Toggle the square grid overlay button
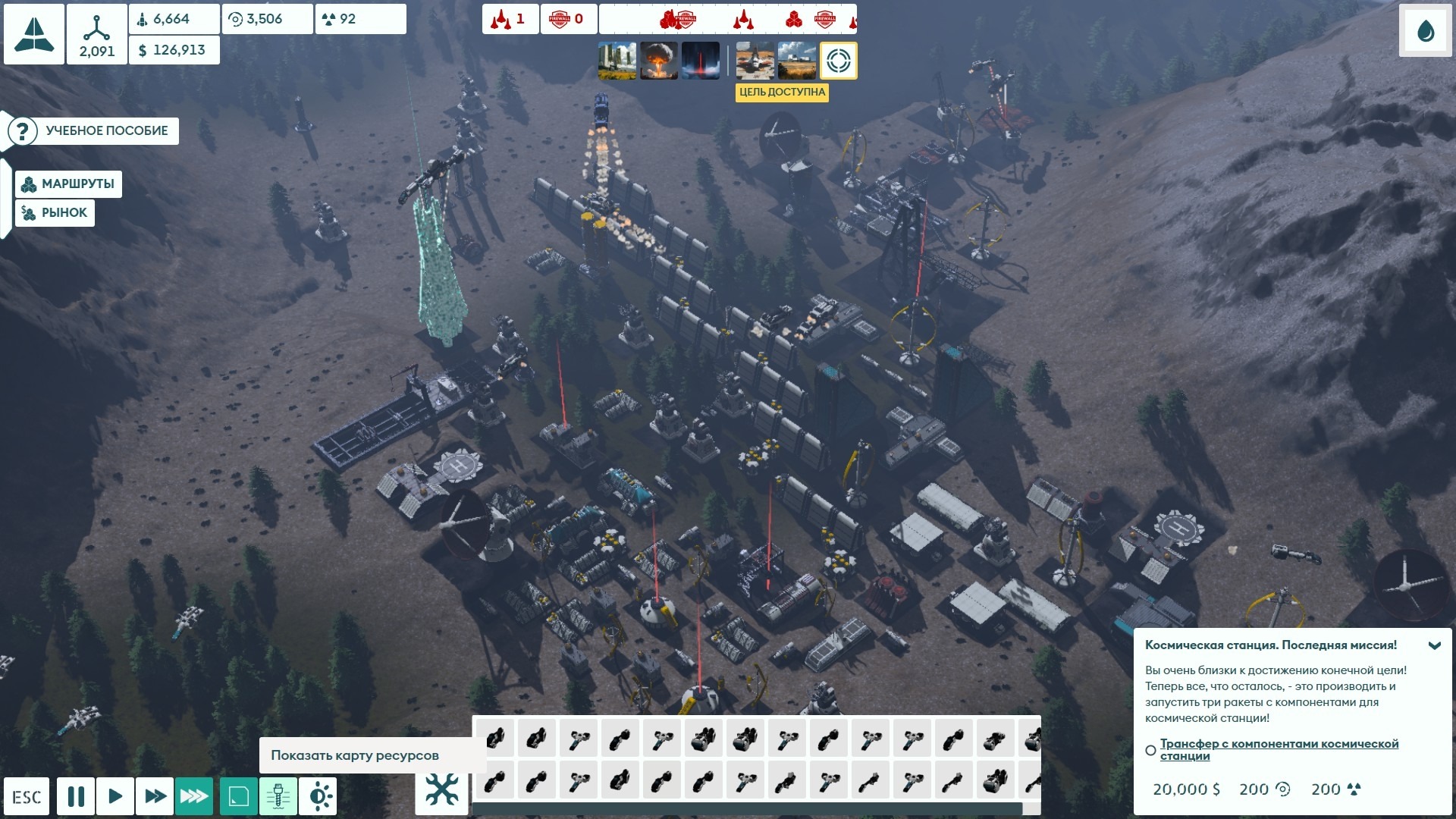This screenshot has width=1456, height=819. tap(239, 796)
